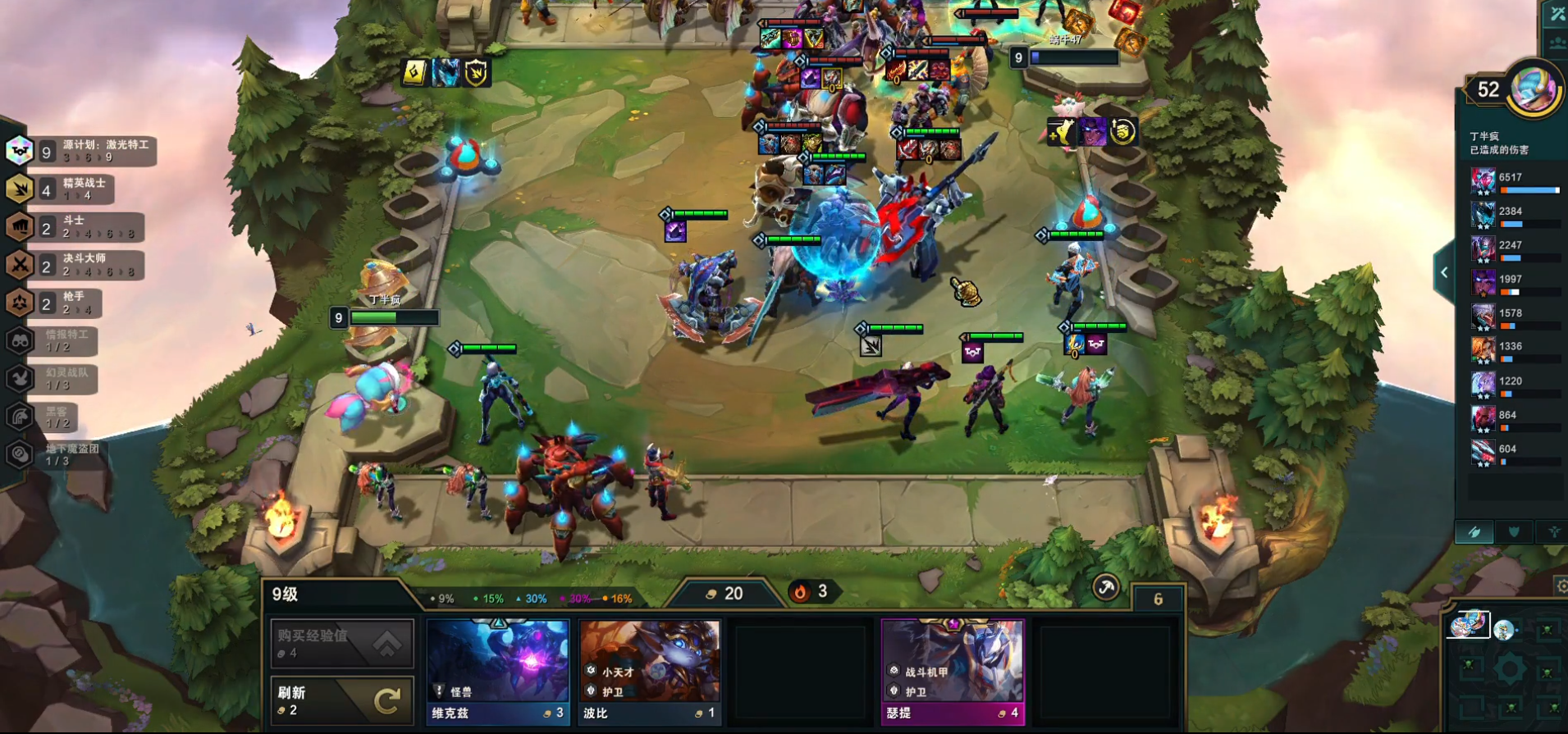1568x734 pixels.
Task: Refresh the shop with 刷新
Action: click(342, 700)
